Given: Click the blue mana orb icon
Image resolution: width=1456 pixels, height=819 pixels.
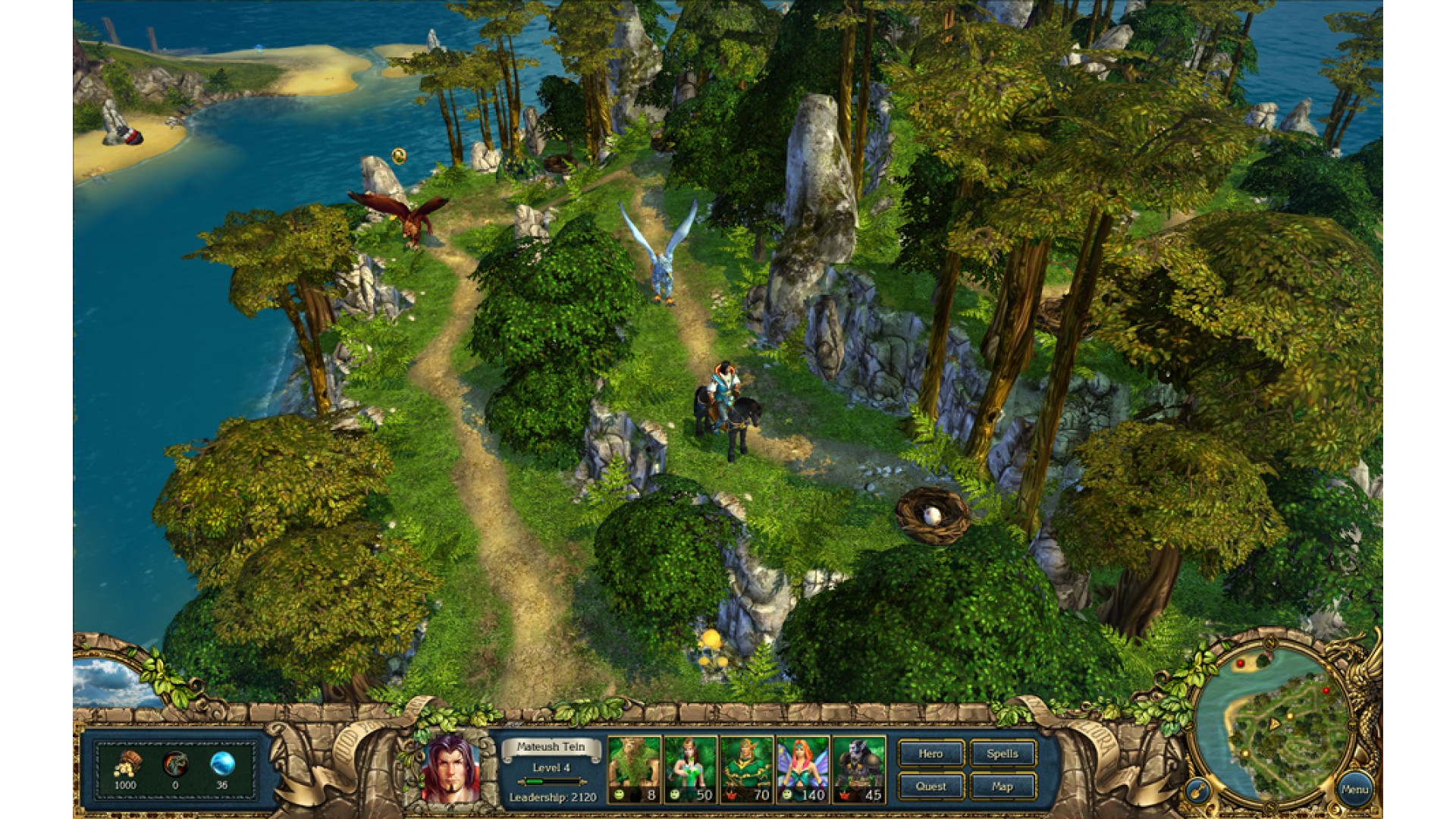Looking at the screenshot, I should click(x=222, y=764).
